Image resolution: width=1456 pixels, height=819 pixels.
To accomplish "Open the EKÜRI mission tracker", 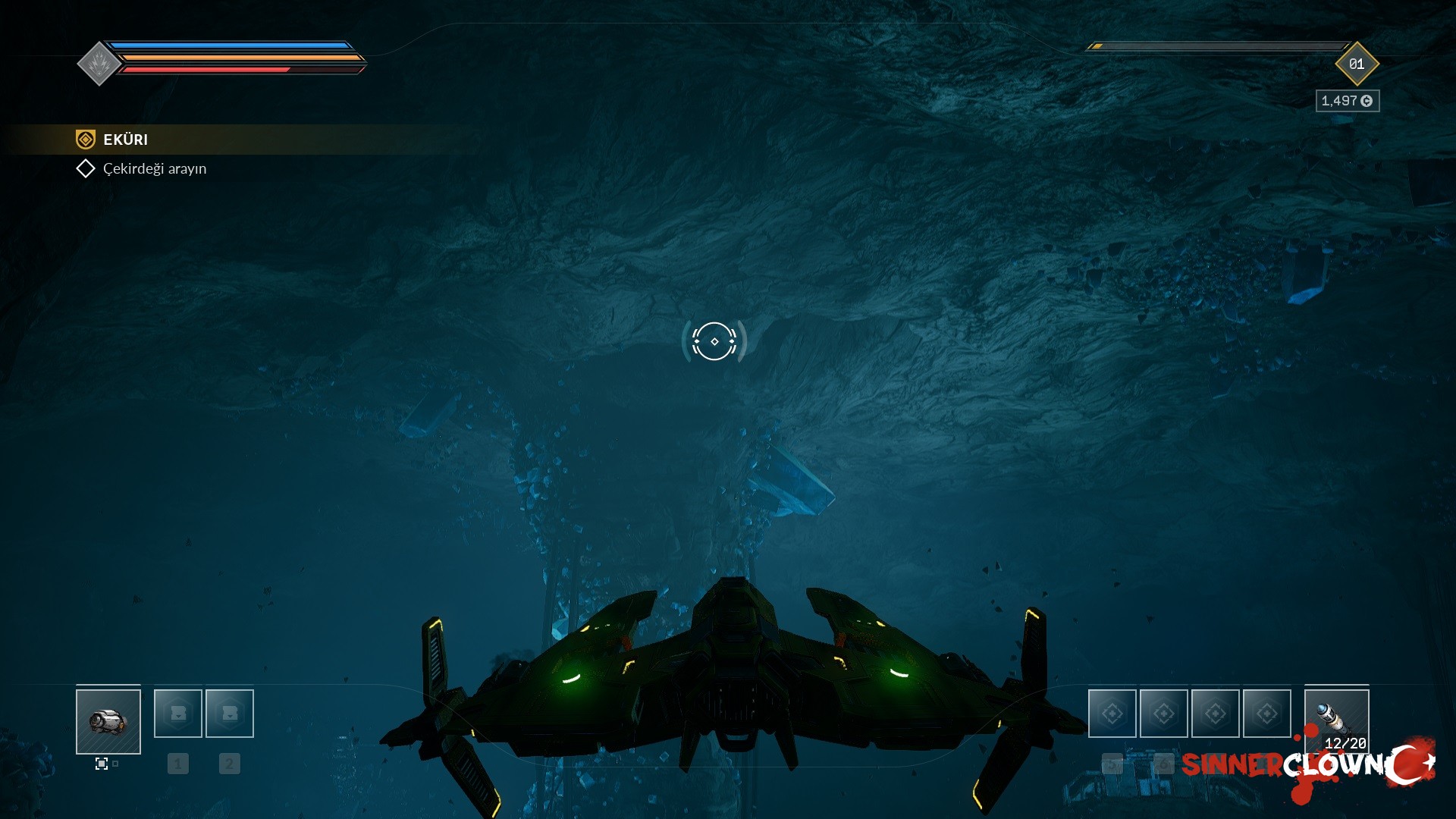I will coord(125,140).
